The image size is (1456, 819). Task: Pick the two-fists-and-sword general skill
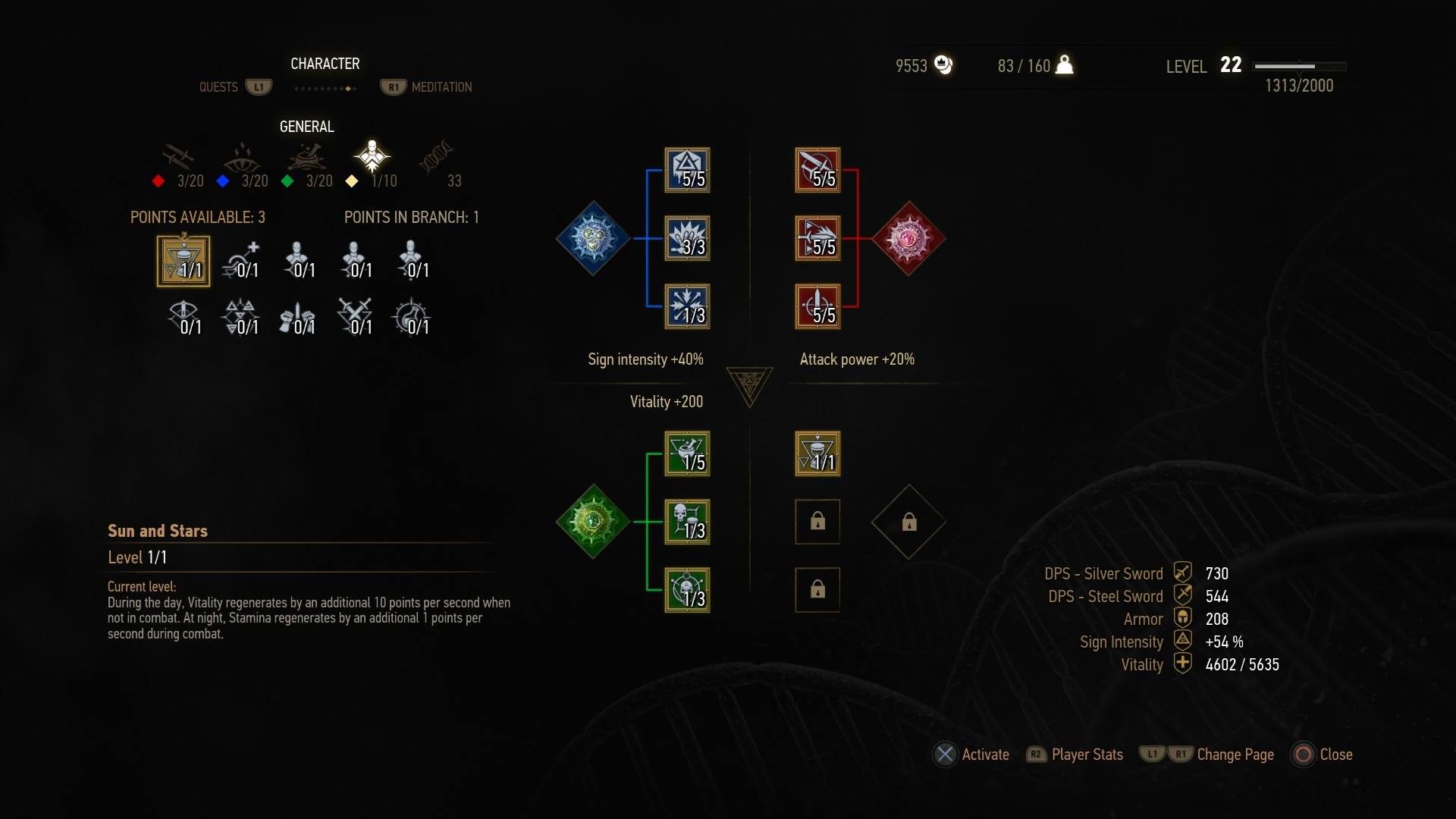click(x=297, y=318)
